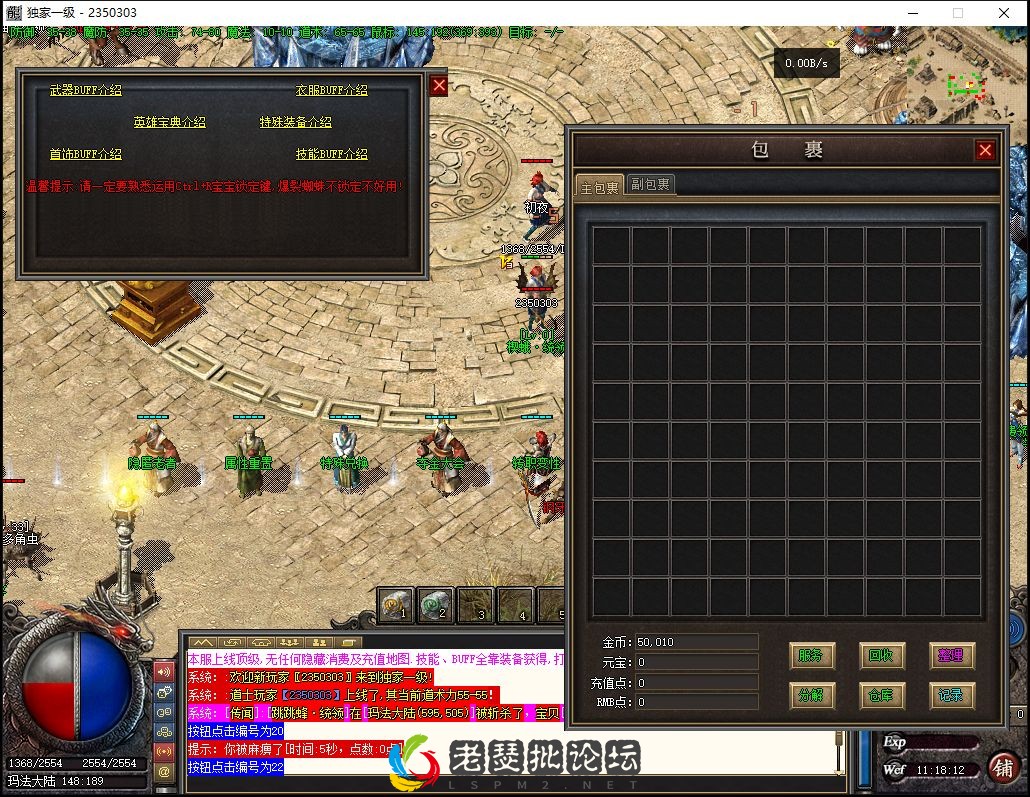Open the 衣服BUFF介绍 link

tap(331, 90)
